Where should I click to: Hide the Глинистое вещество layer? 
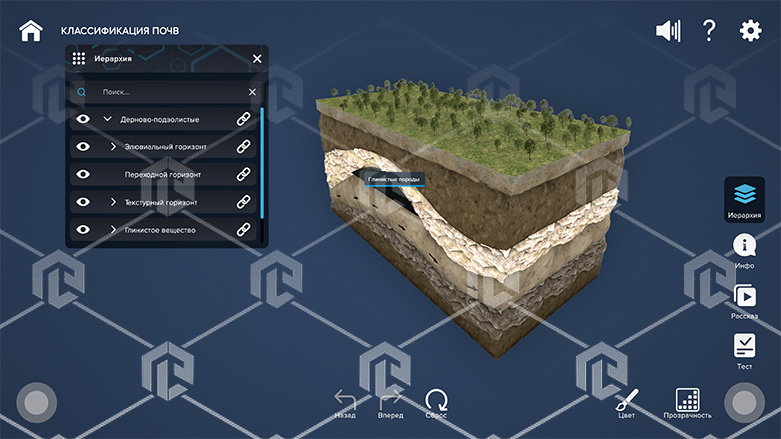coord(84,230)
